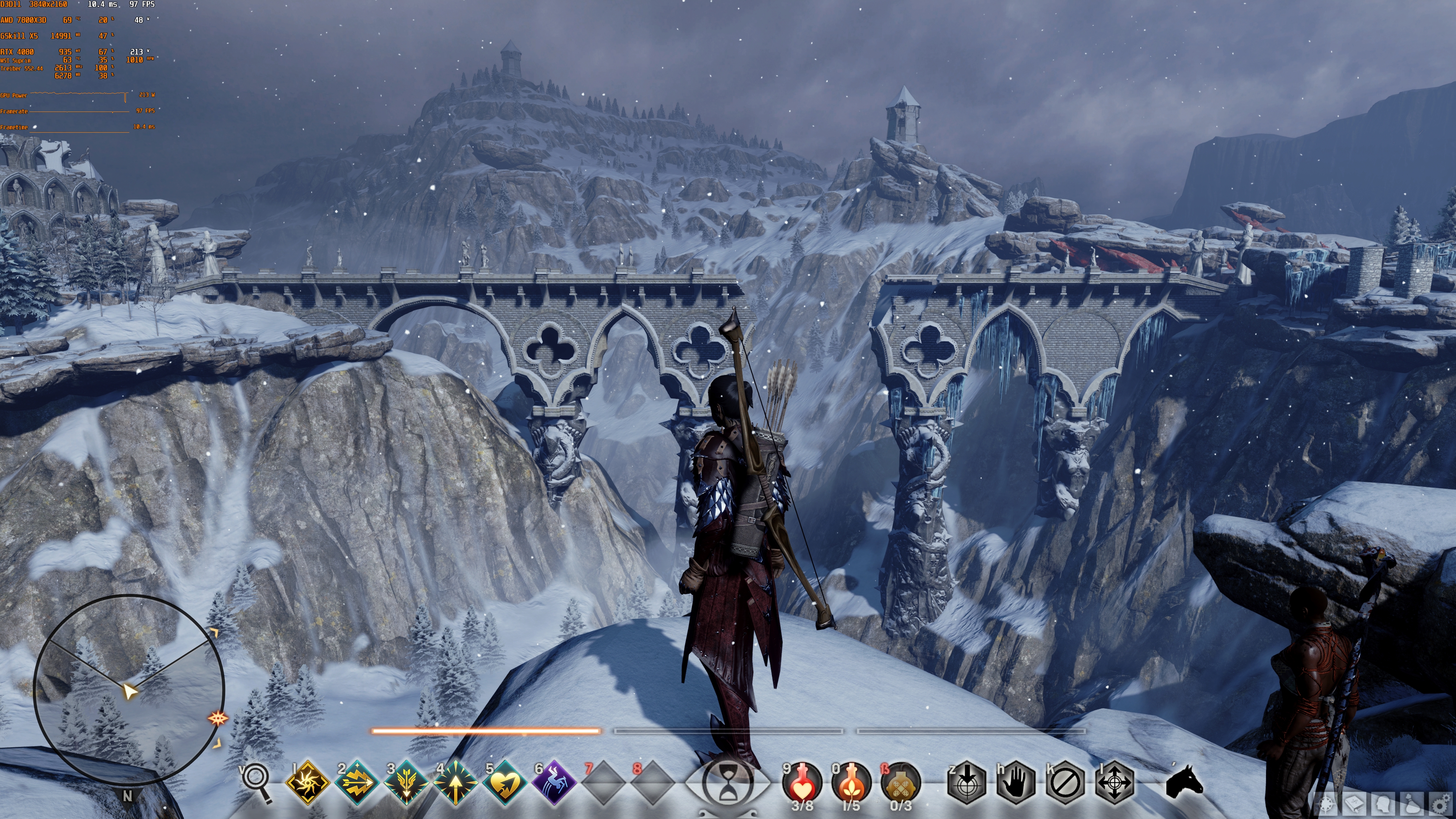
Task: Open the journal book menu
Action: 1355,804
